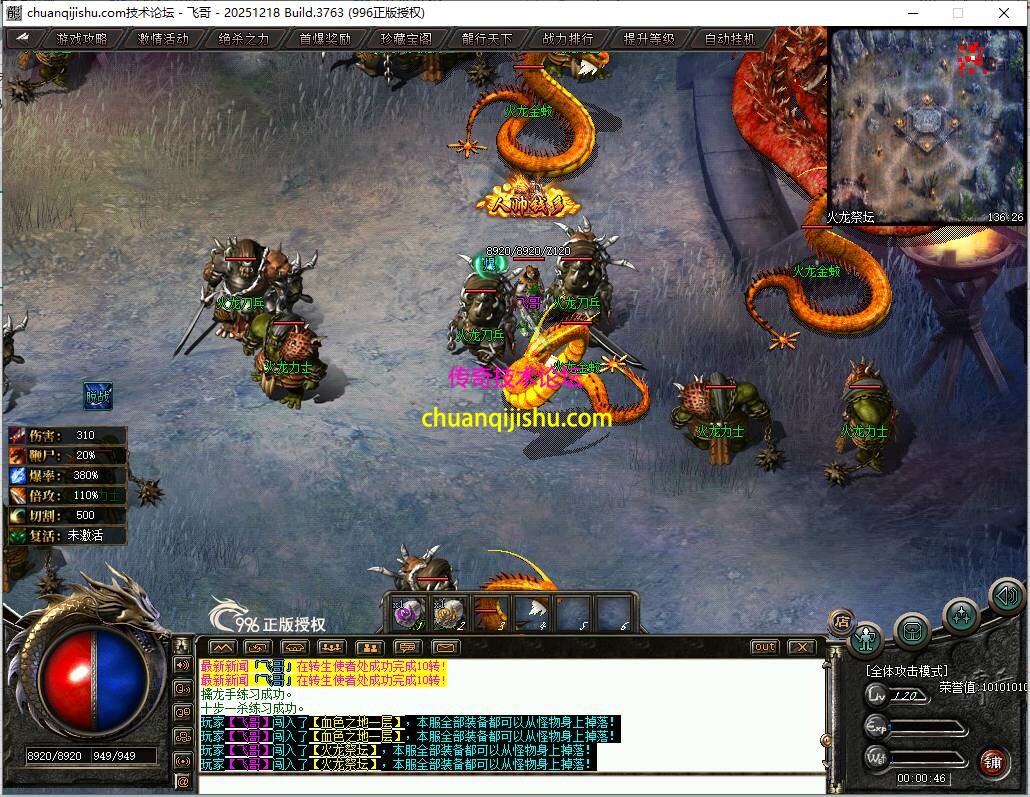Open the 提升等级 level-up menu
This screenshot has width=1030, height=797.
(649, 39)
